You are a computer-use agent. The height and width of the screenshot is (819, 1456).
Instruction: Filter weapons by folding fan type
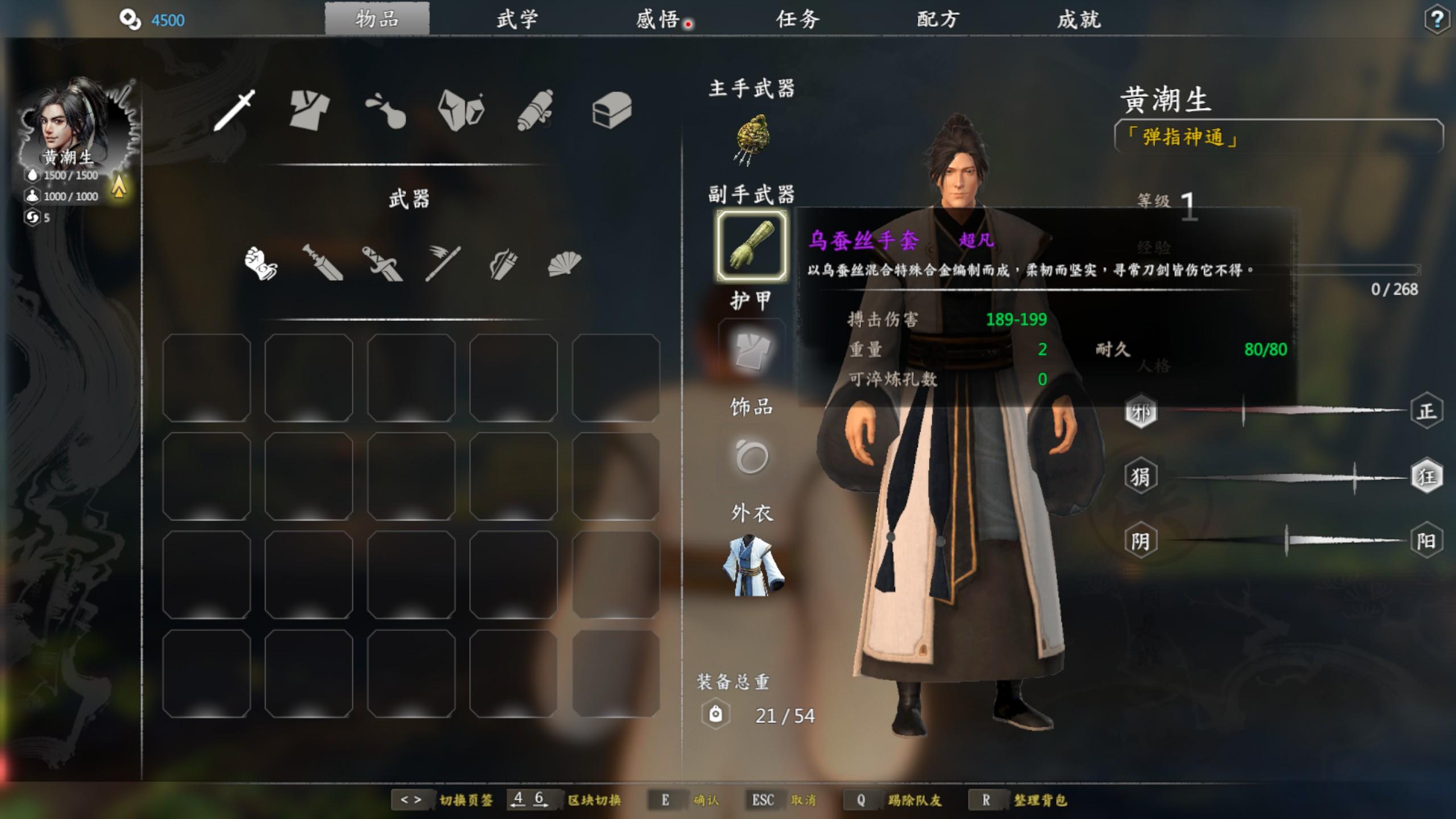tap(564, 263)
